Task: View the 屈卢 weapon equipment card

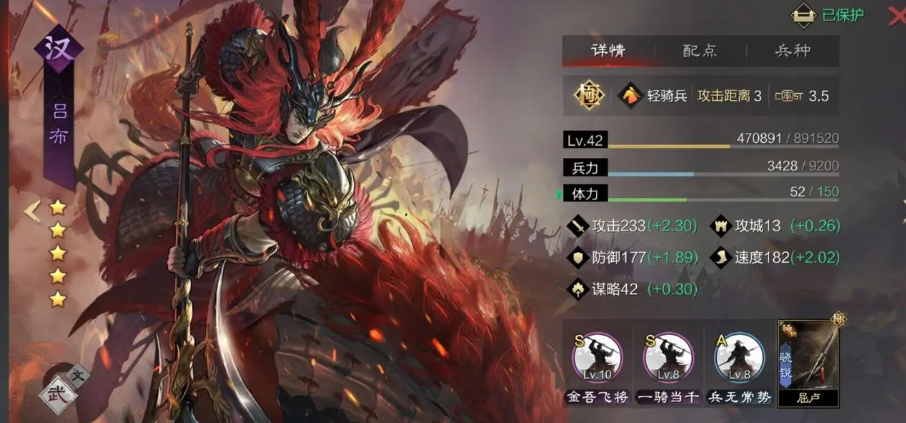Action: tap(809, 359)
